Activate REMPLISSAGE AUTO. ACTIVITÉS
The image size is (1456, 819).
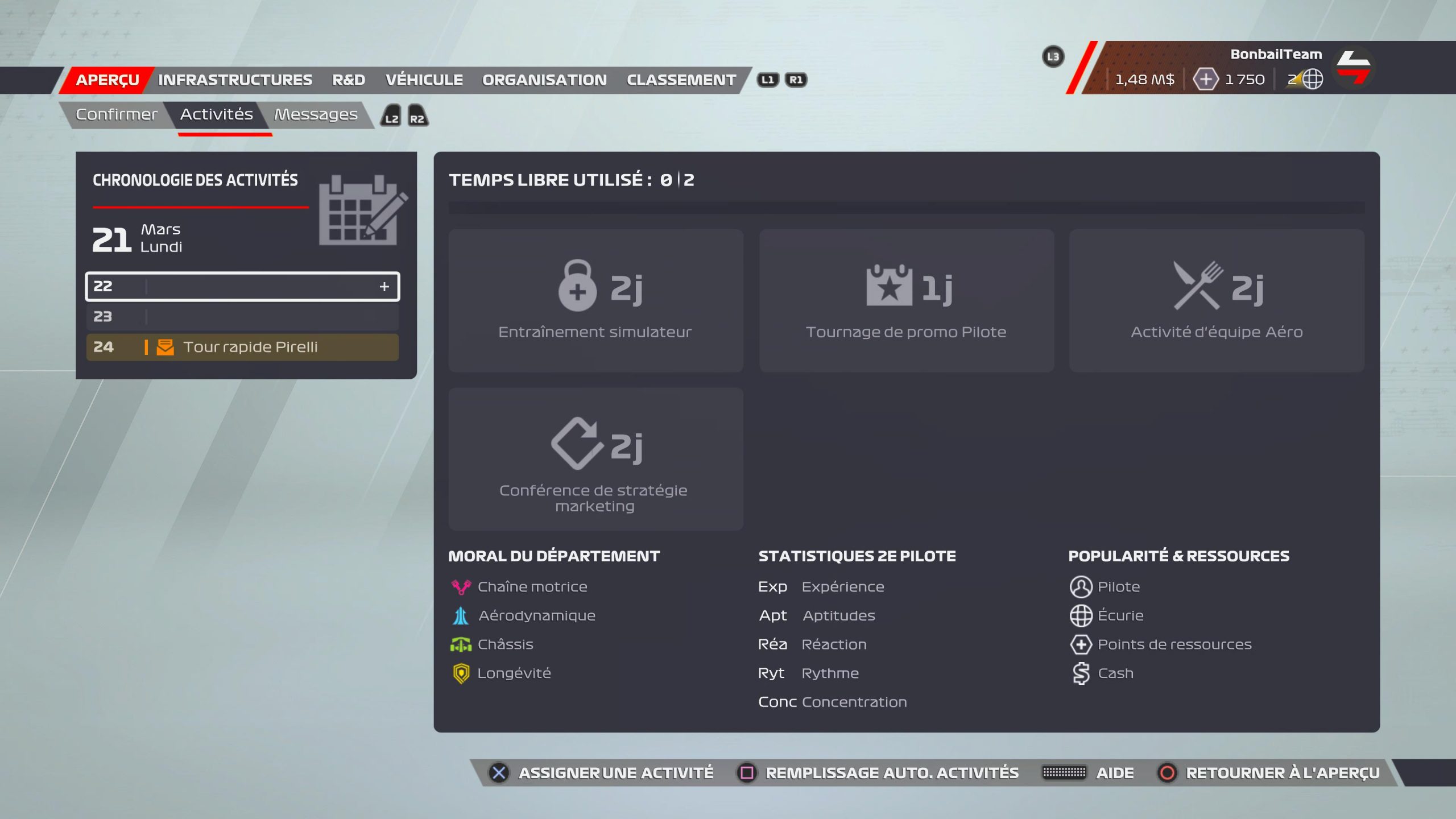[891, 773]
